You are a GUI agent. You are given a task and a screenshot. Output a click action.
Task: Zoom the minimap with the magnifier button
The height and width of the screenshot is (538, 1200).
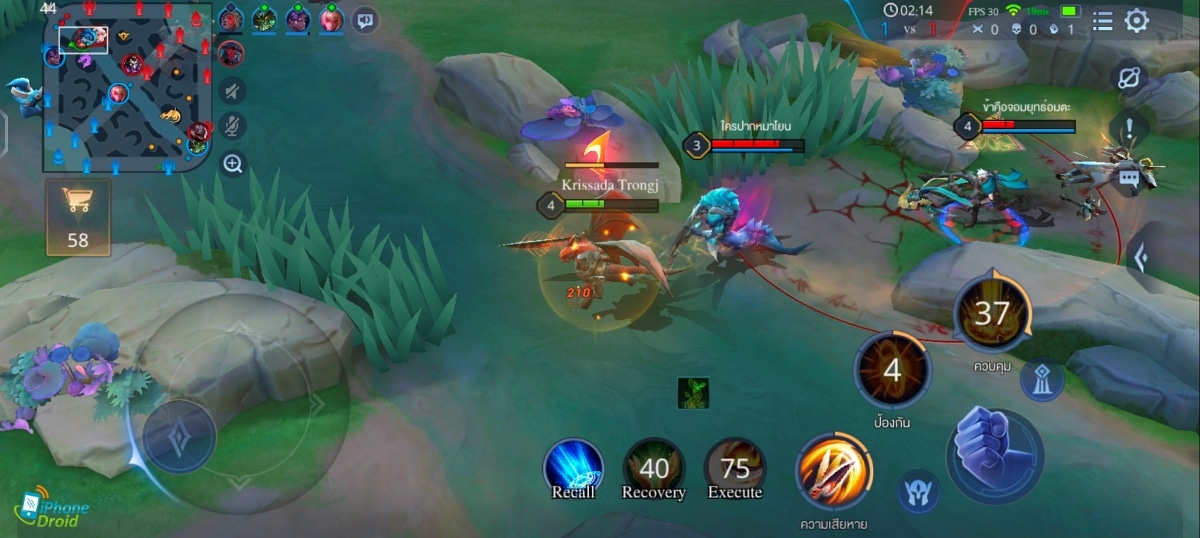(x=232, y=164)
